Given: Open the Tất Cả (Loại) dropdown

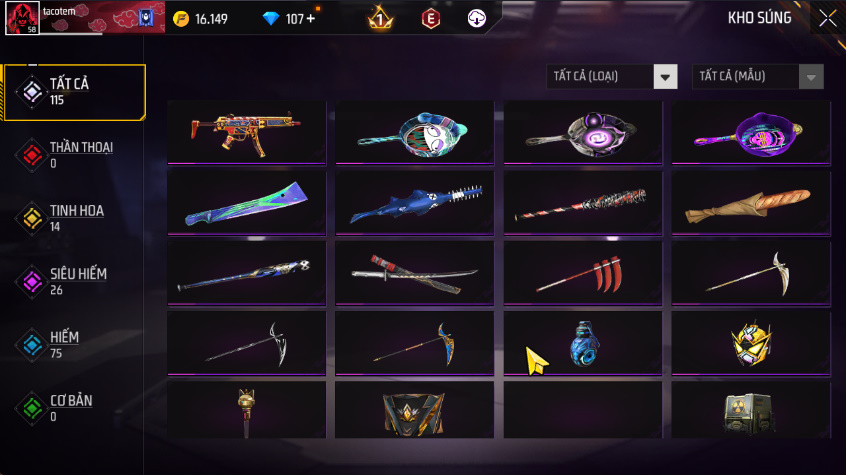Looking at the screenshot, I should tap(612, 77).
